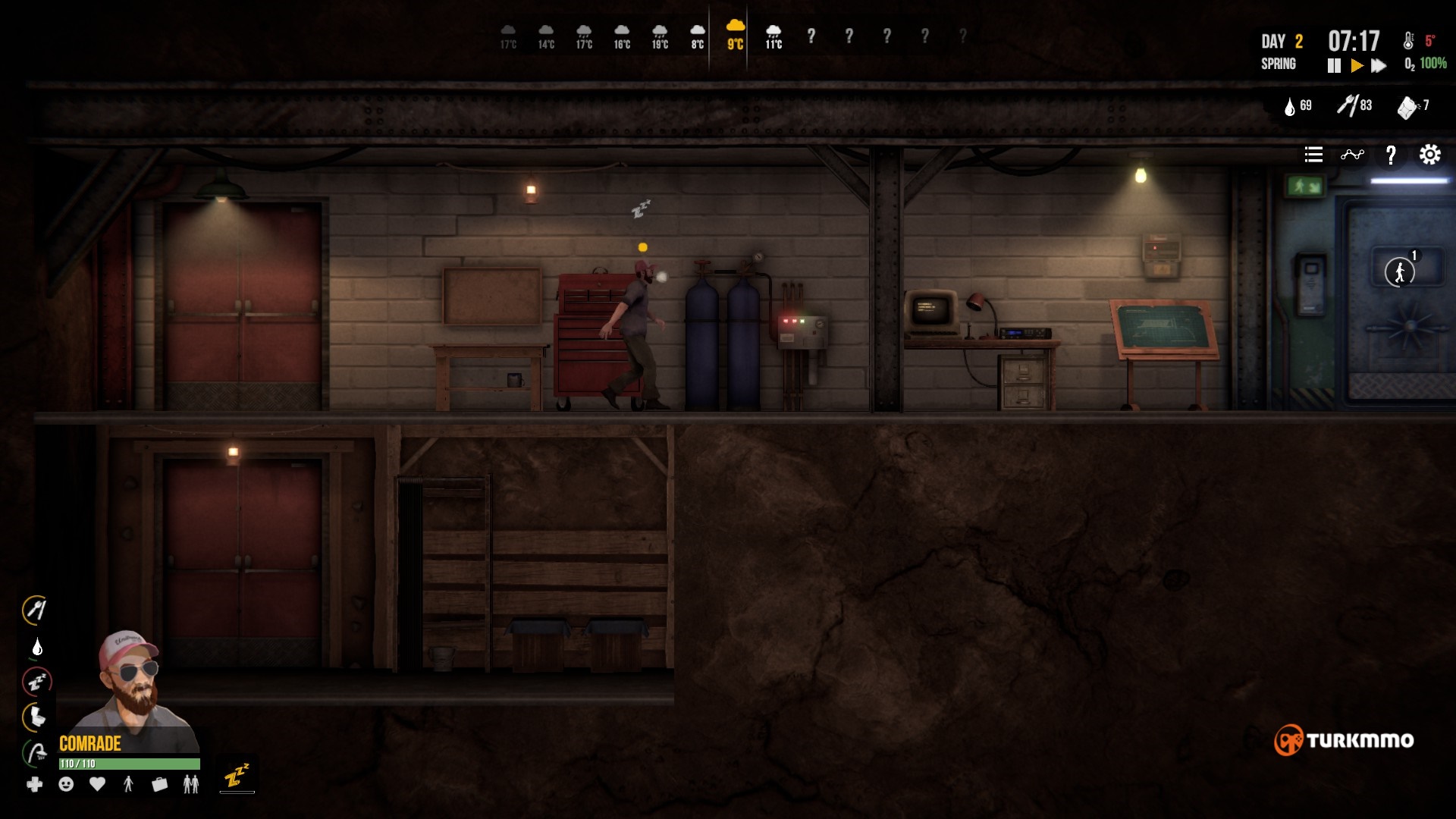Set time to normal play speed
This screenshot has width=1456, height=819.
click(1357, 66)
